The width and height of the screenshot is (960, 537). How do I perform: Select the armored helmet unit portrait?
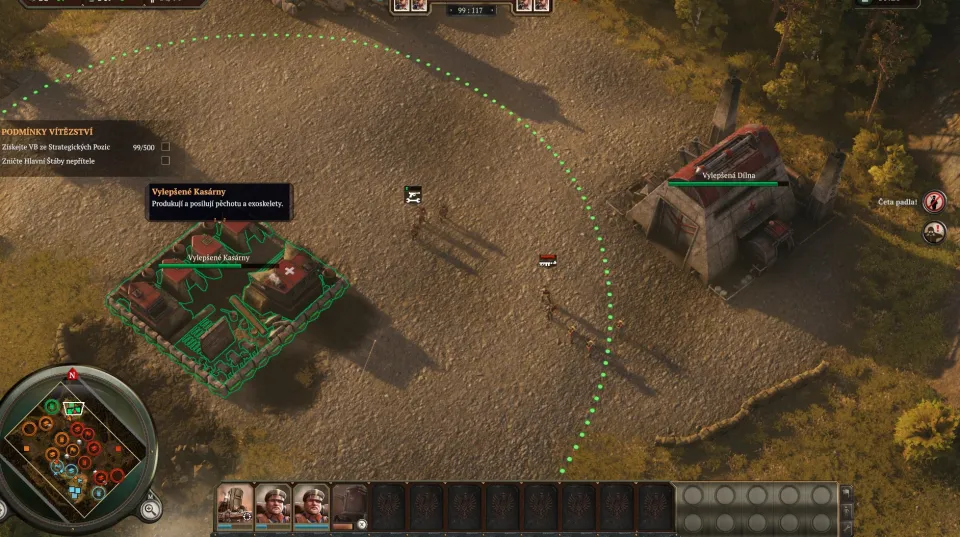(x=236, y=503)
